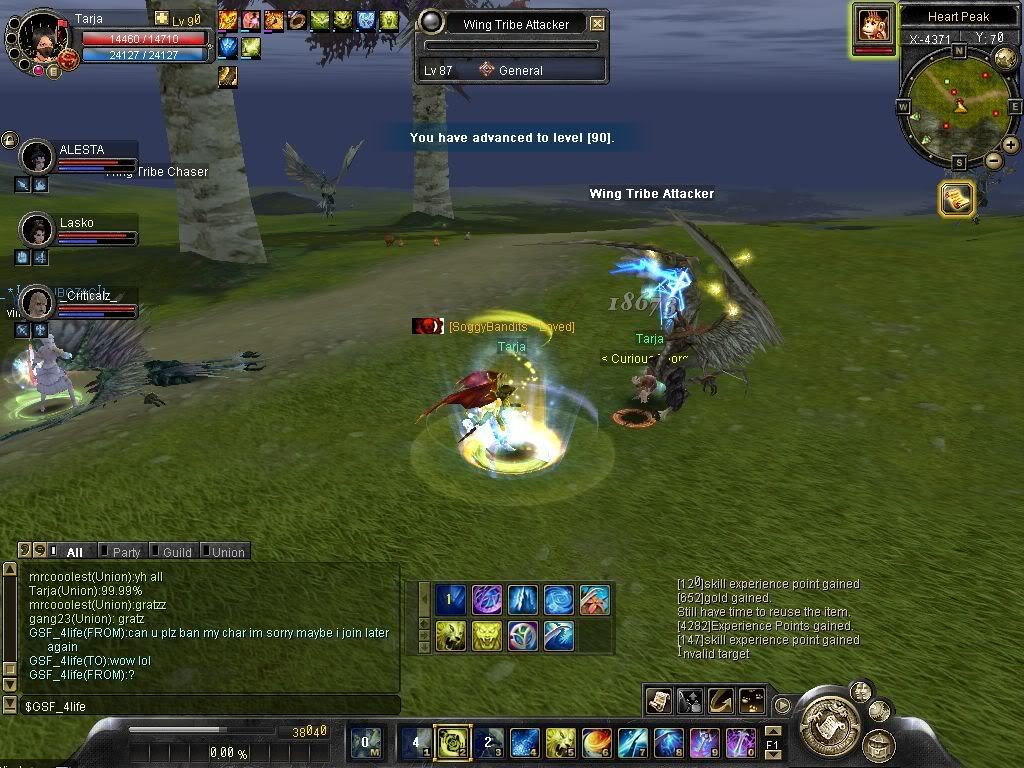Zoom in the minimap with the plus button

tap(1011, 145)
